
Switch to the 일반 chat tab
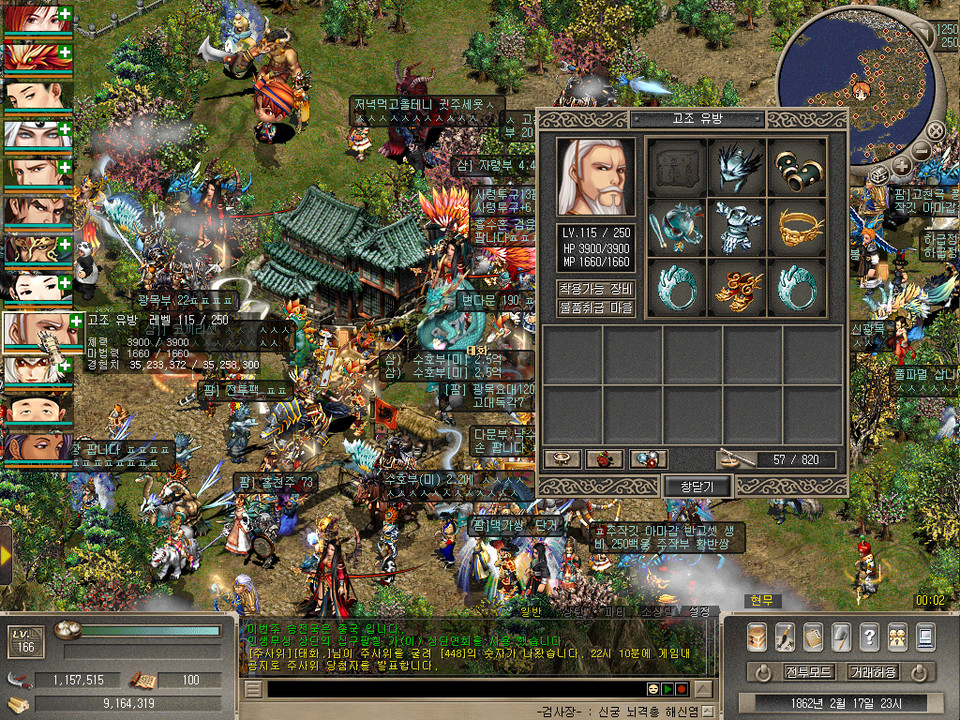click(x=530, y=612)
